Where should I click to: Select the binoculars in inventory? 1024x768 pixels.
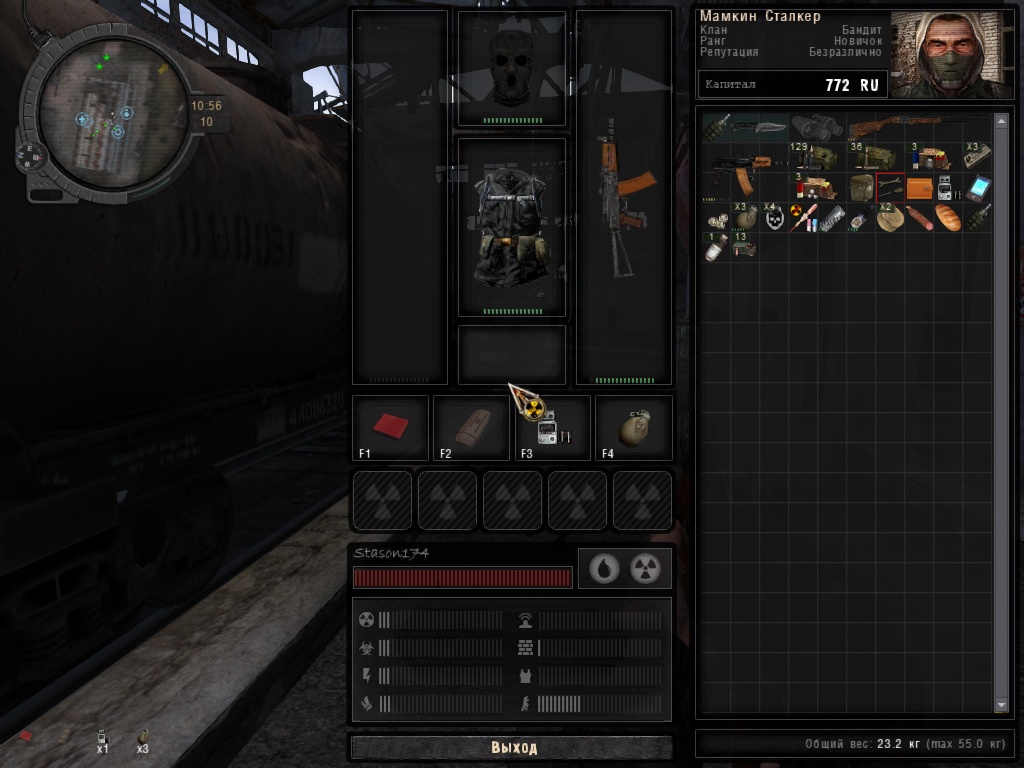pos(818,127)
